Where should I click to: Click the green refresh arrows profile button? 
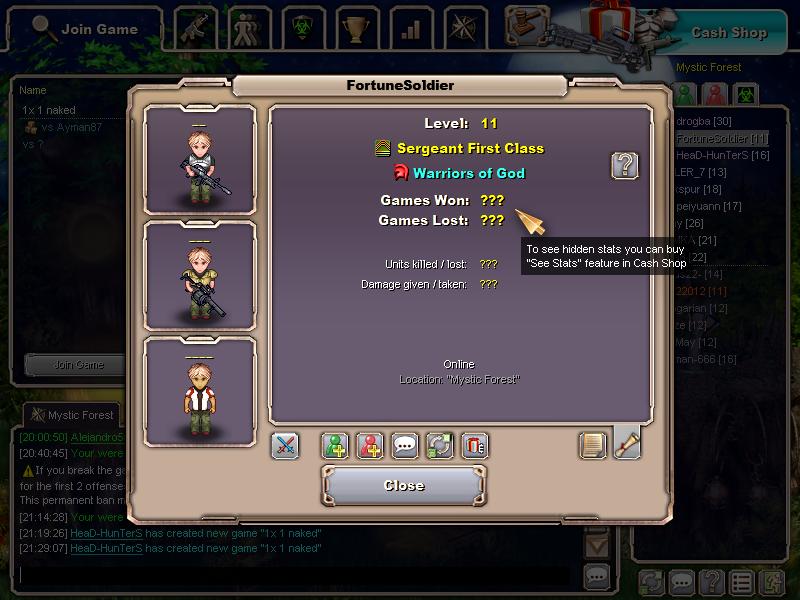pos(440,445)
